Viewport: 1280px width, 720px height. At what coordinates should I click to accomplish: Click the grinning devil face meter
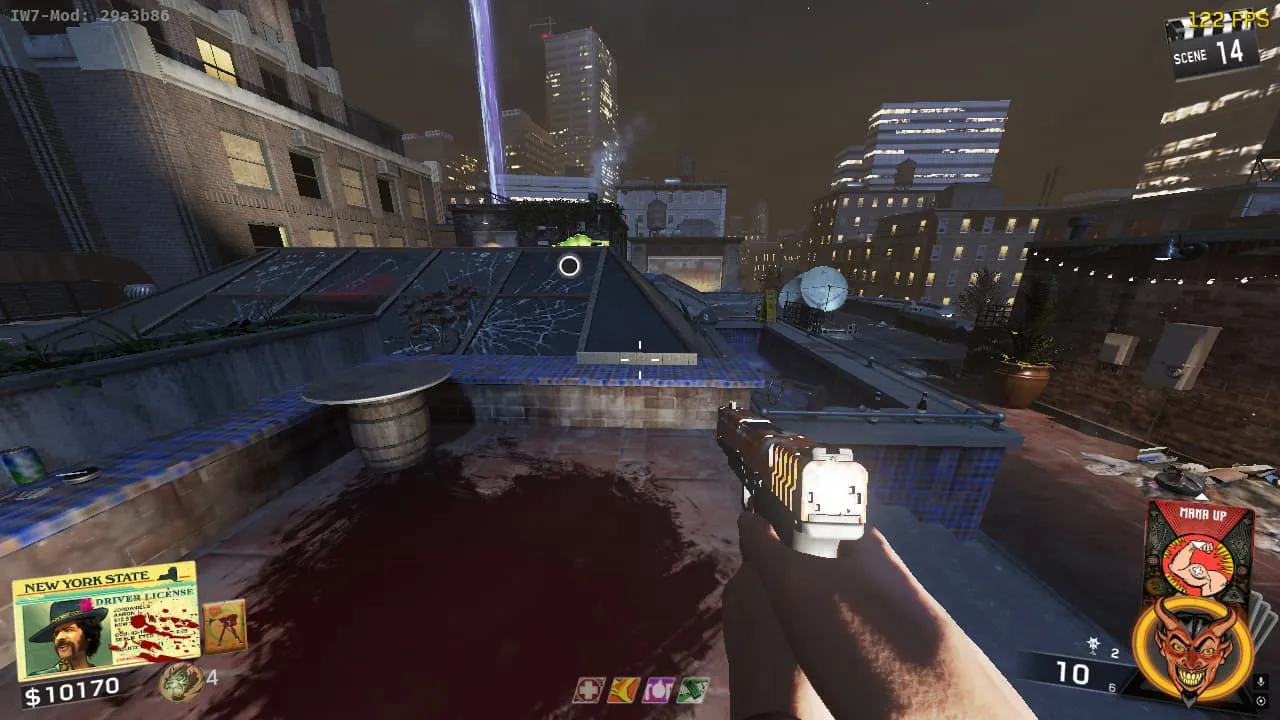(1193, 647)
